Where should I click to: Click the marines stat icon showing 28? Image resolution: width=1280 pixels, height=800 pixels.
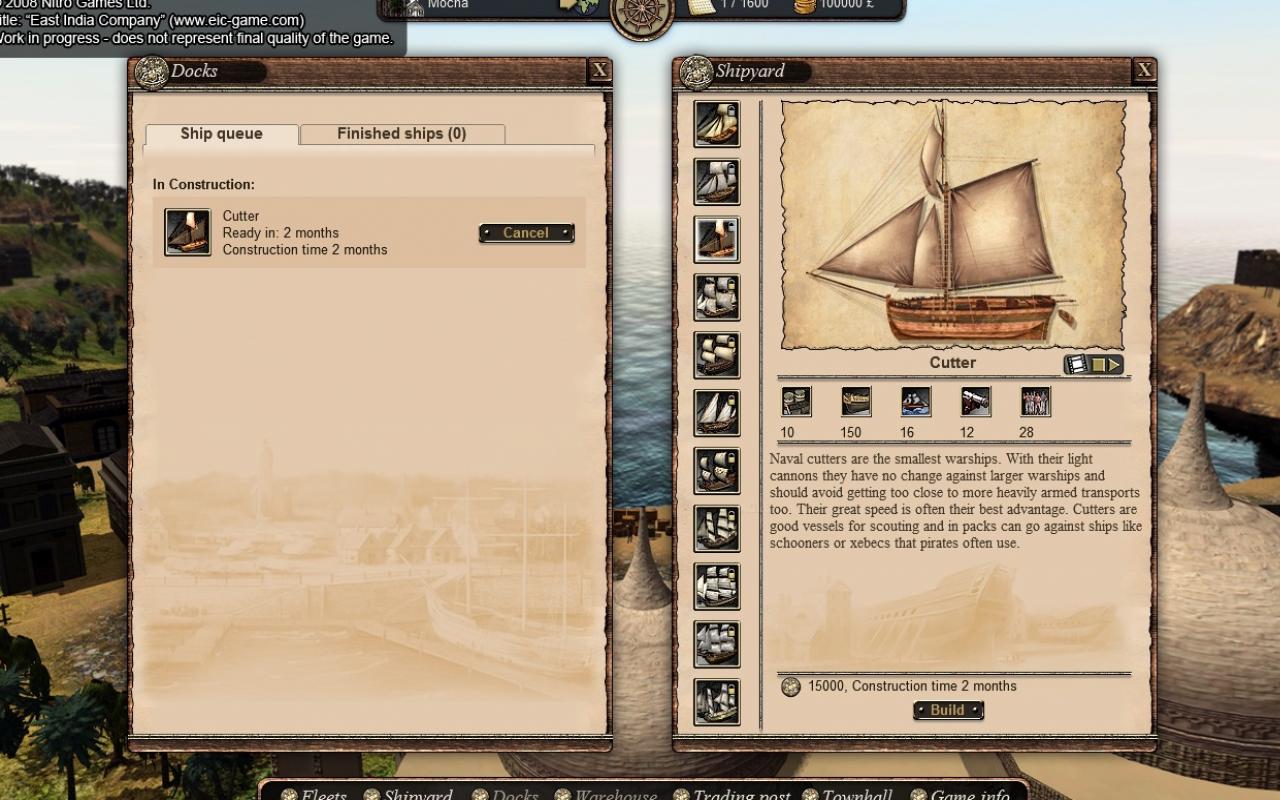coord(1035,401)
